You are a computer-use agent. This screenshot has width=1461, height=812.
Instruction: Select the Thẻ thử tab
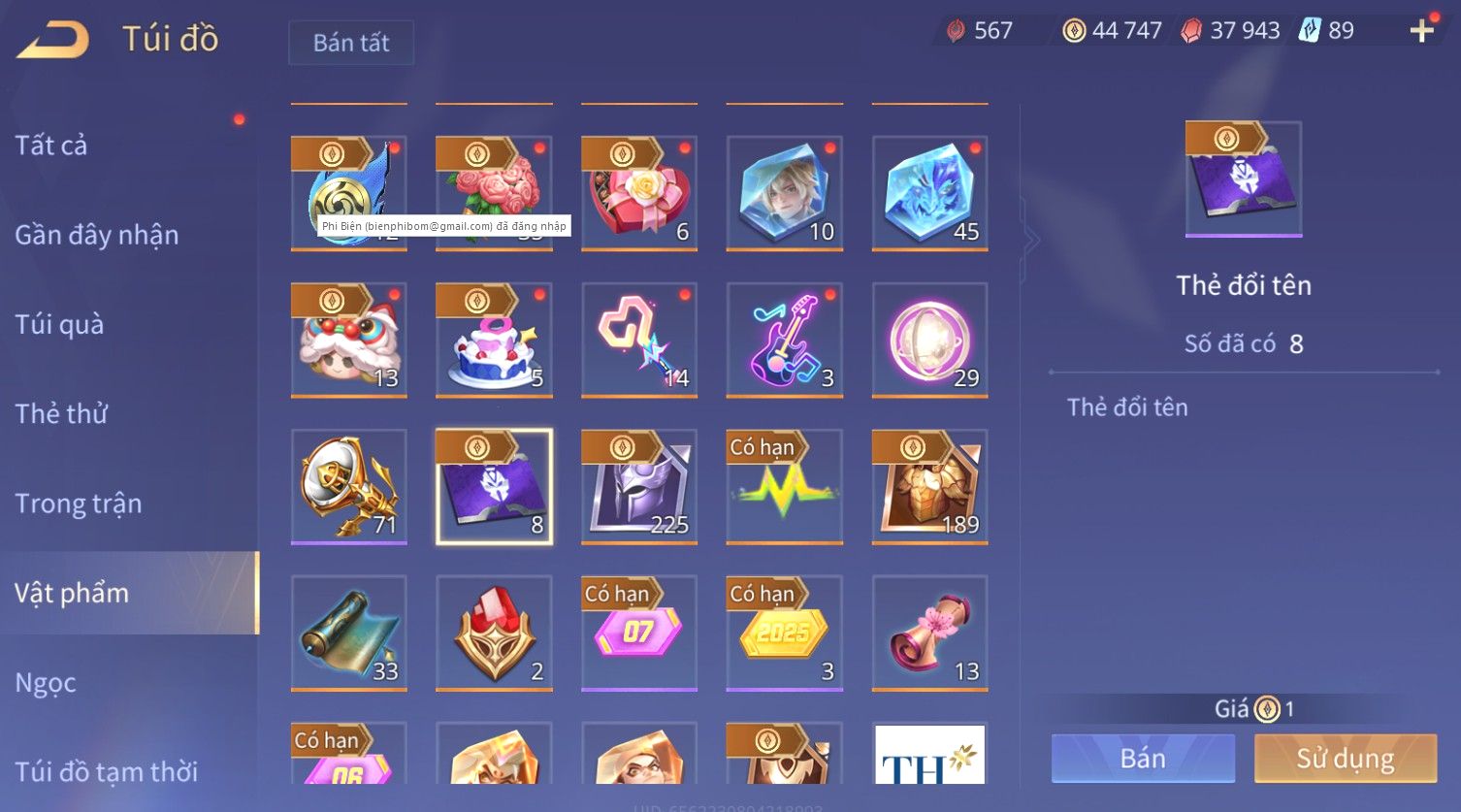(x=61, y=413)
